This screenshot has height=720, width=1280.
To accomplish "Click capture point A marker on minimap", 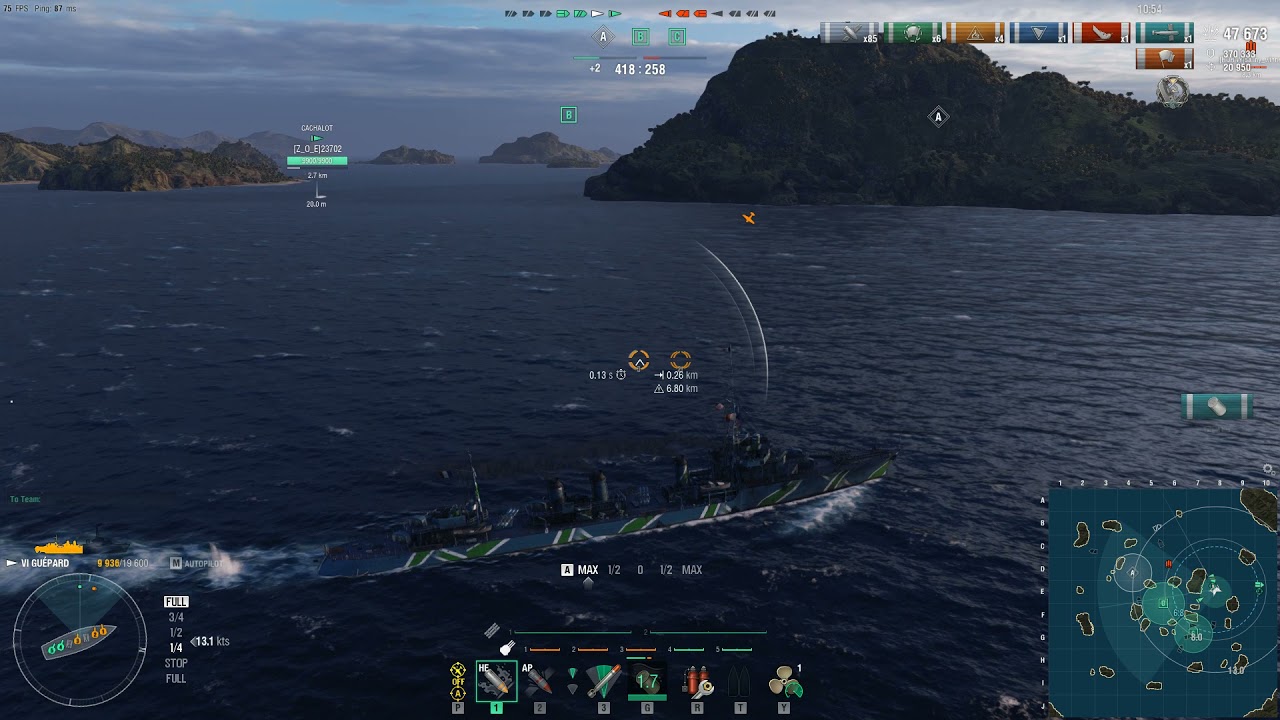I will coord(1132,574).
